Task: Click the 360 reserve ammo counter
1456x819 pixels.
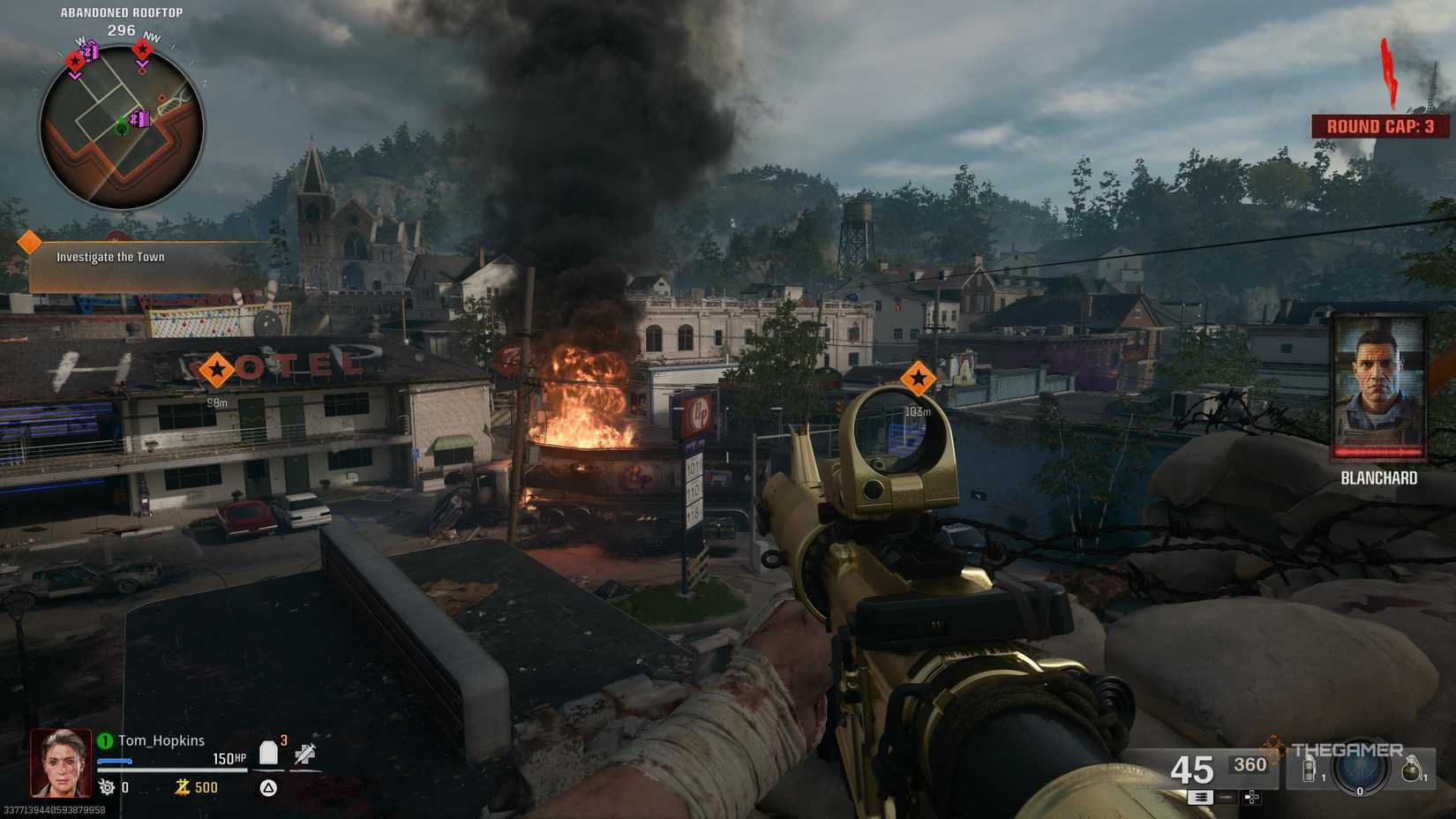Action: click(1250, 765)
